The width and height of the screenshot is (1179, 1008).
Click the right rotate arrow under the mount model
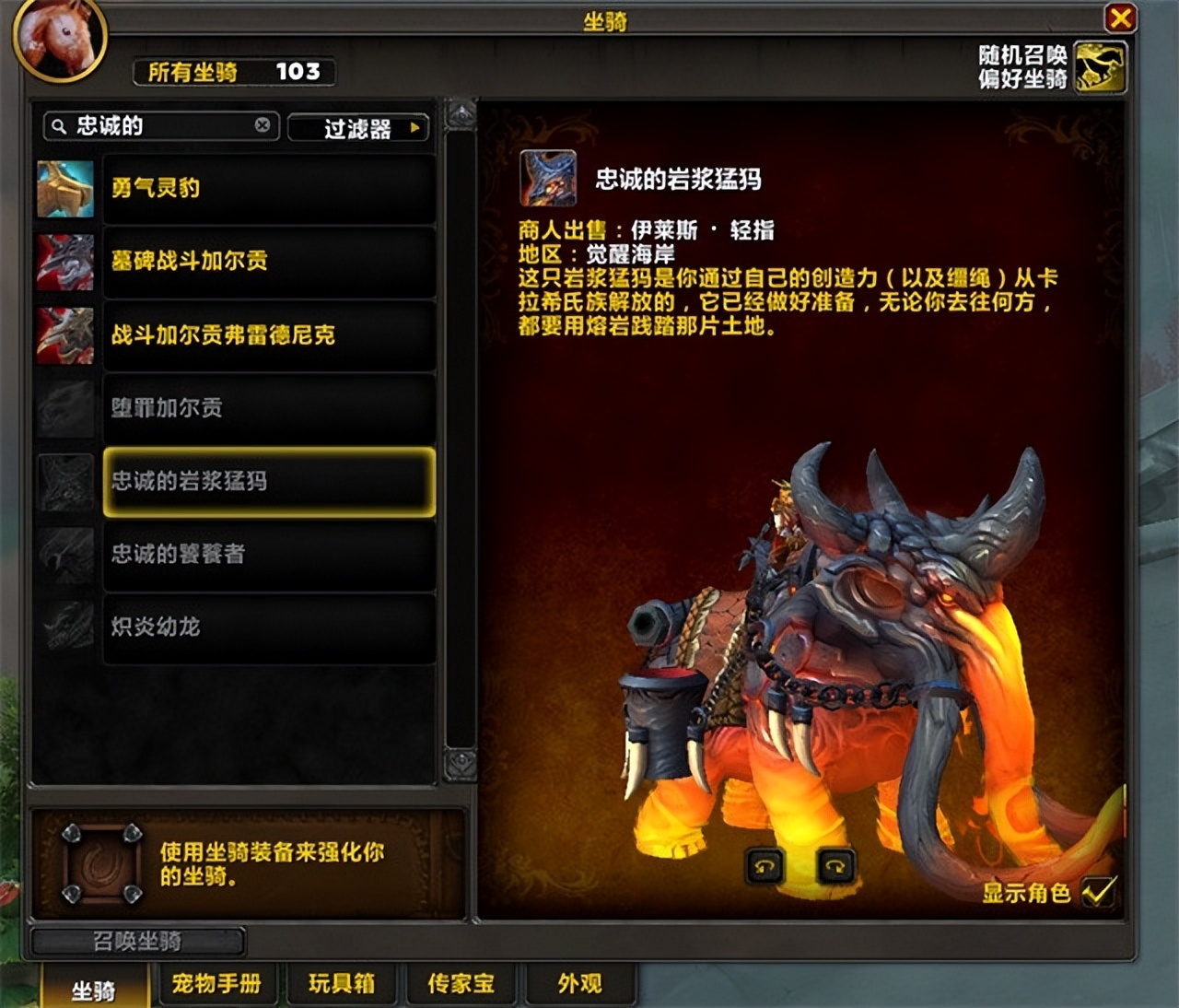pyautogui.click(x=834, y=866)
